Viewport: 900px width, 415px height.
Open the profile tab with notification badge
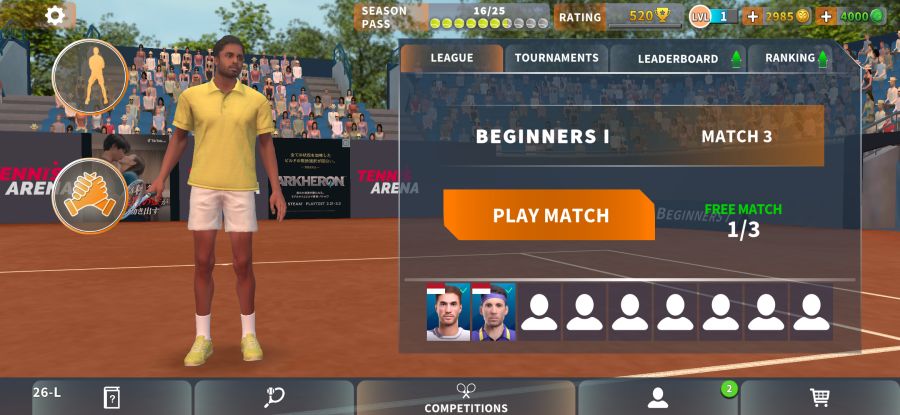pos(658,398)
